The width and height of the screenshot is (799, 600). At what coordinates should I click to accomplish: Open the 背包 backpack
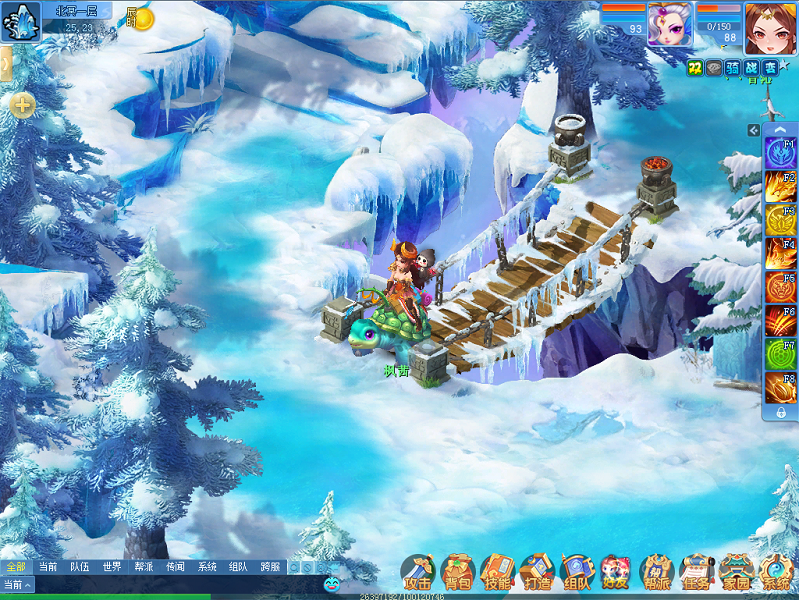coord(458,573)
